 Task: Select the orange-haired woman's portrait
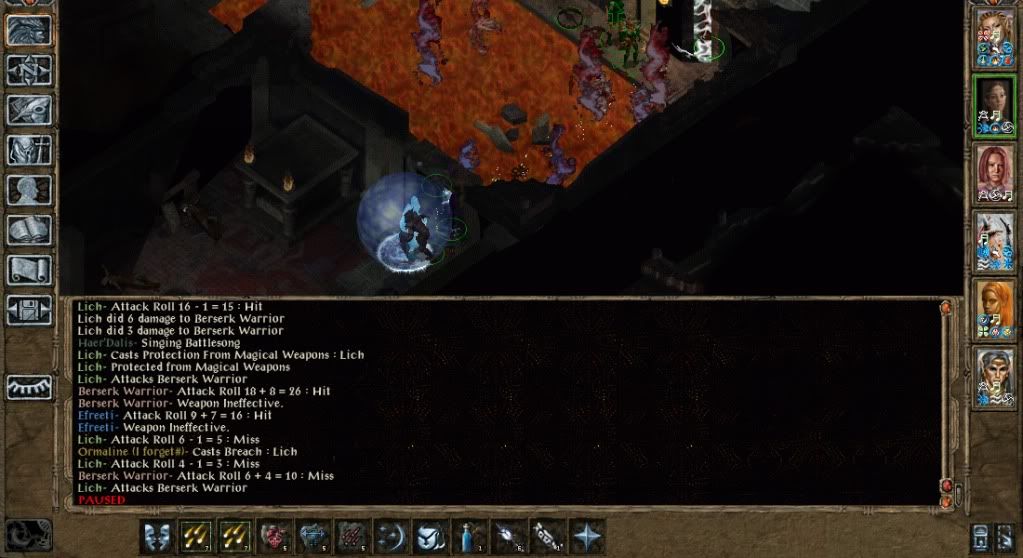point(994,308)
